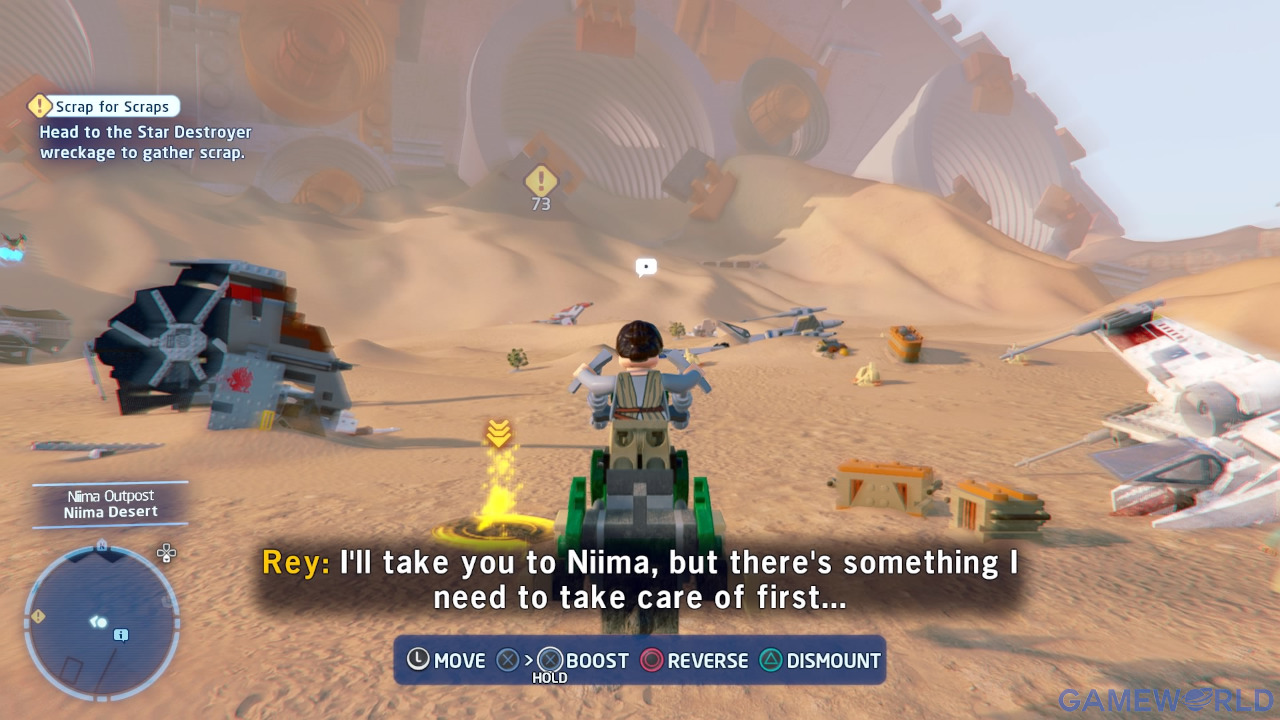The height and width of the screenshot is (720, 1280).
Task: Click the Niima Outpost location label
Action: [110, 495]
